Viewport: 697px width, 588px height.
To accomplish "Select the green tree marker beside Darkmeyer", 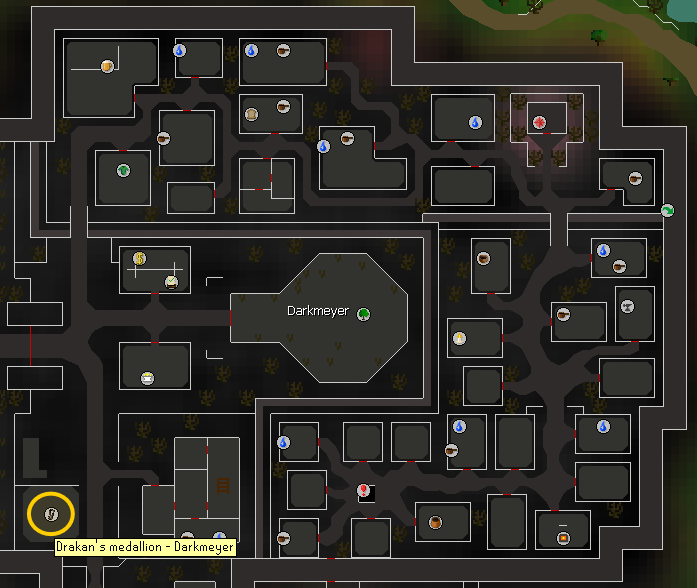I will pos(364,313).
